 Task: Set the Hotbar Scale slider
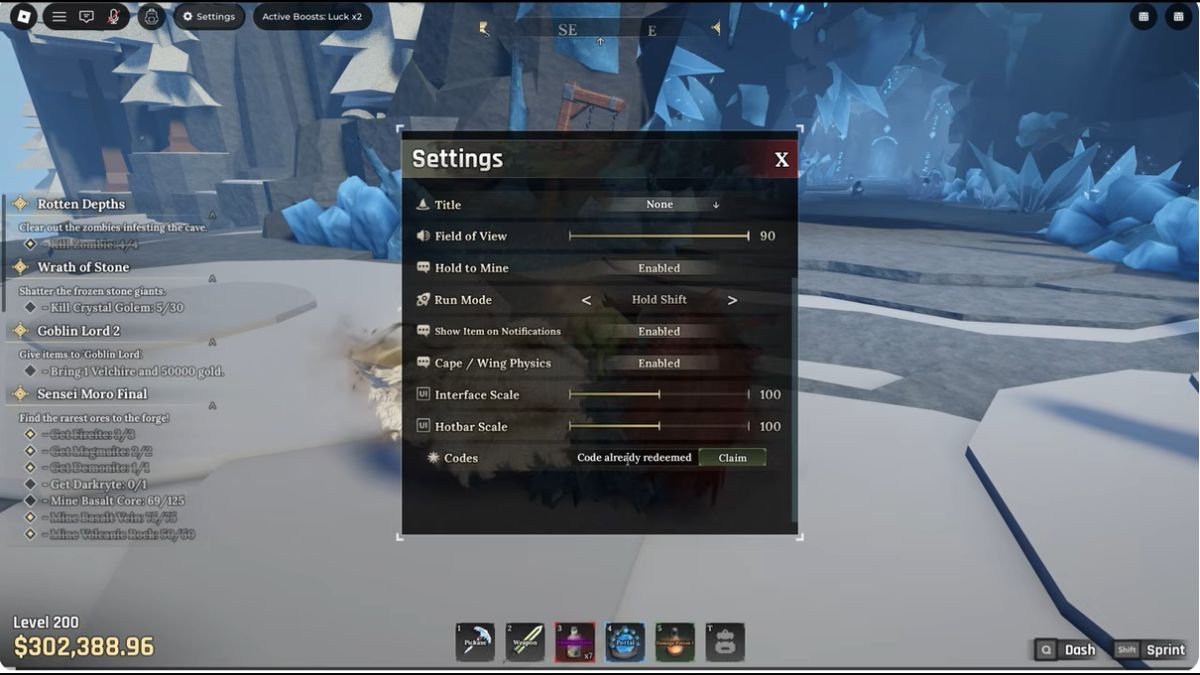click(x=659, y=427)
